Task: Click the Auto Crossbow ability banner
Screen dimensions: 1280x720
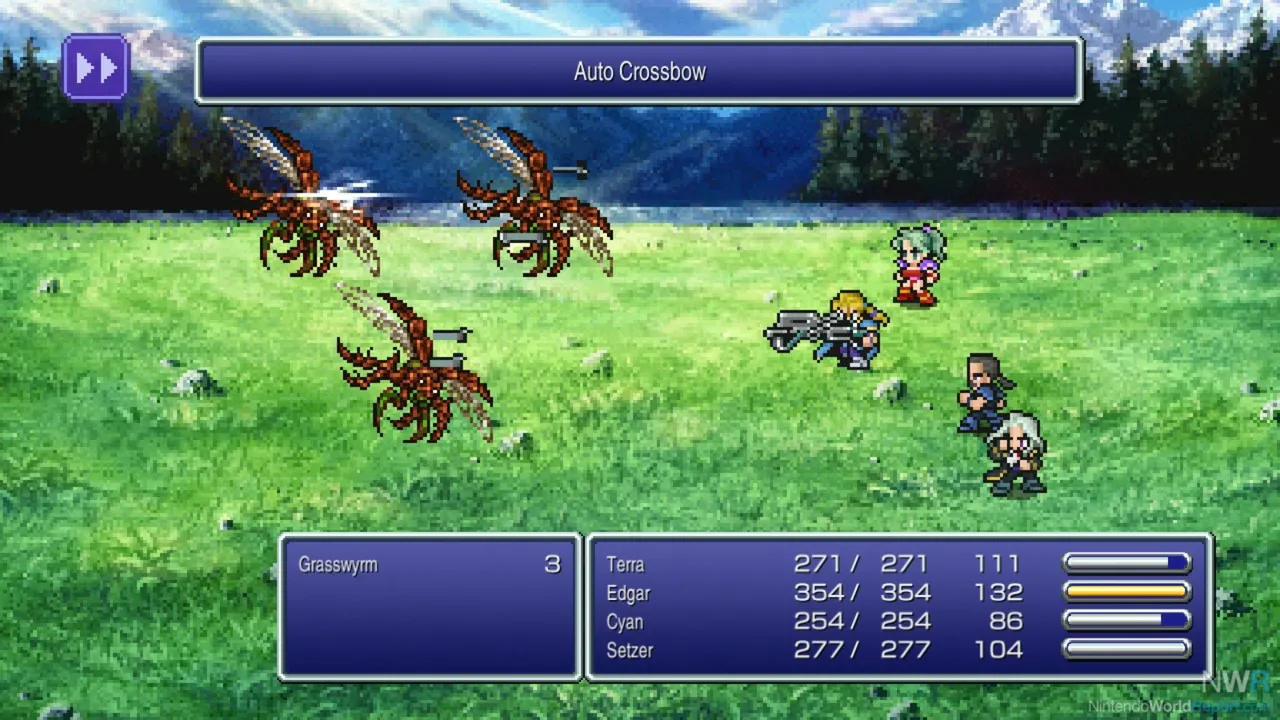Action: point(640,71)
